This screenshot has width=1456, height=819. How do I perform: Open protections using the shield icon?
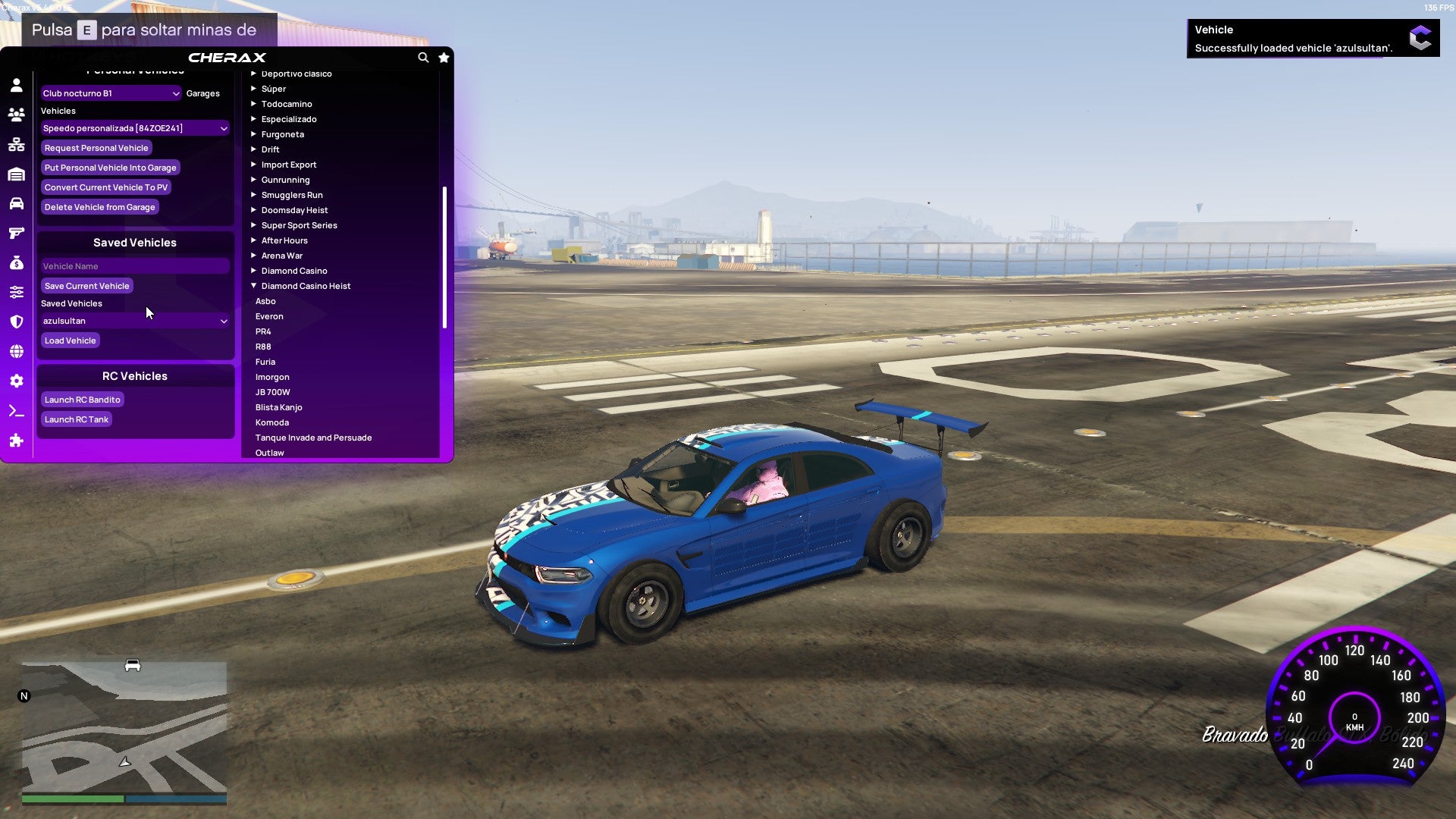coord(17,321)
